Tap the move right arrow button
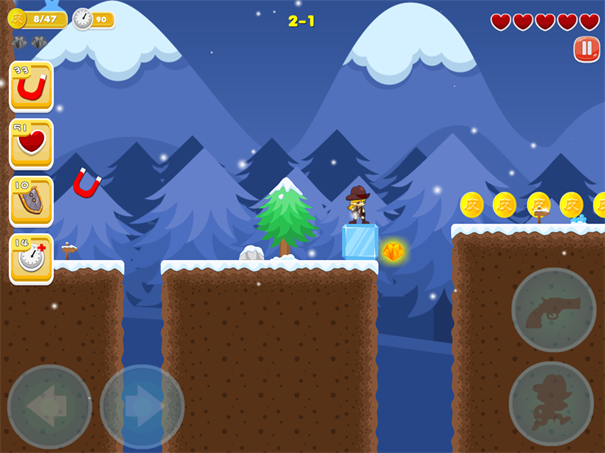This screenshot has width=605, height=453. click(142, 406)
